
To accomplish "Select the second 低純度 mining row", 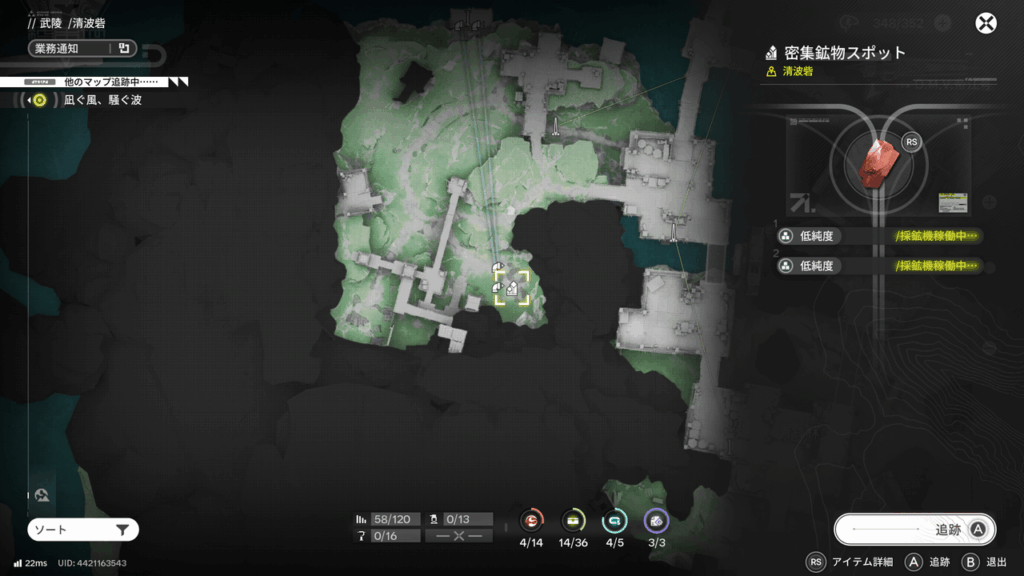I will [x=877, y=266].
